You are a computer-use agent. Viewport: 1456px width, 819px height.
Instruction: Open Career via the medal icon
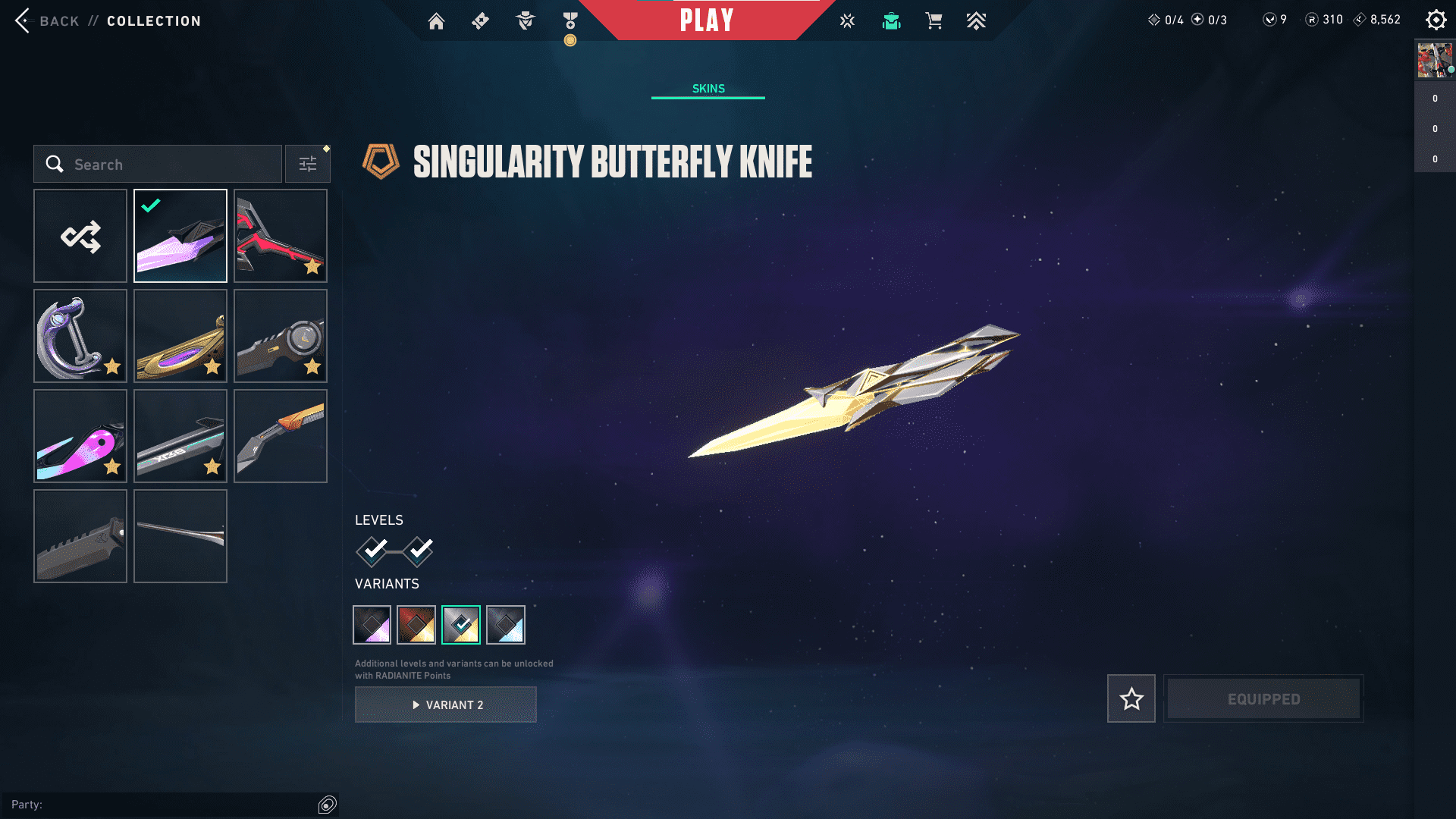570,20
